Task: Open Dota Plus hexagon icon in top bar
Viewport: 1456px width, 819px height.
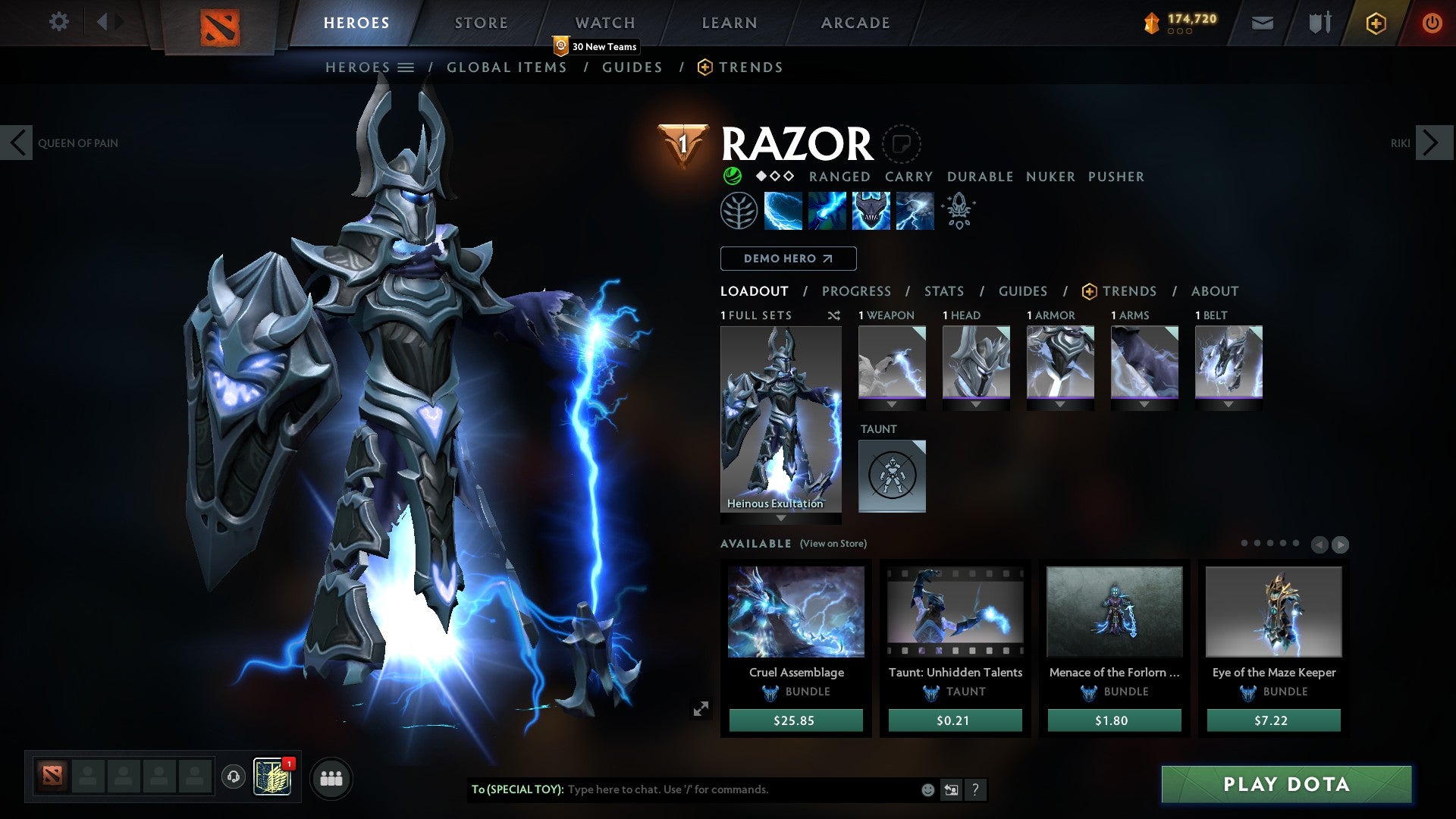Action: pyautogui.click(x=1375, y=23)
